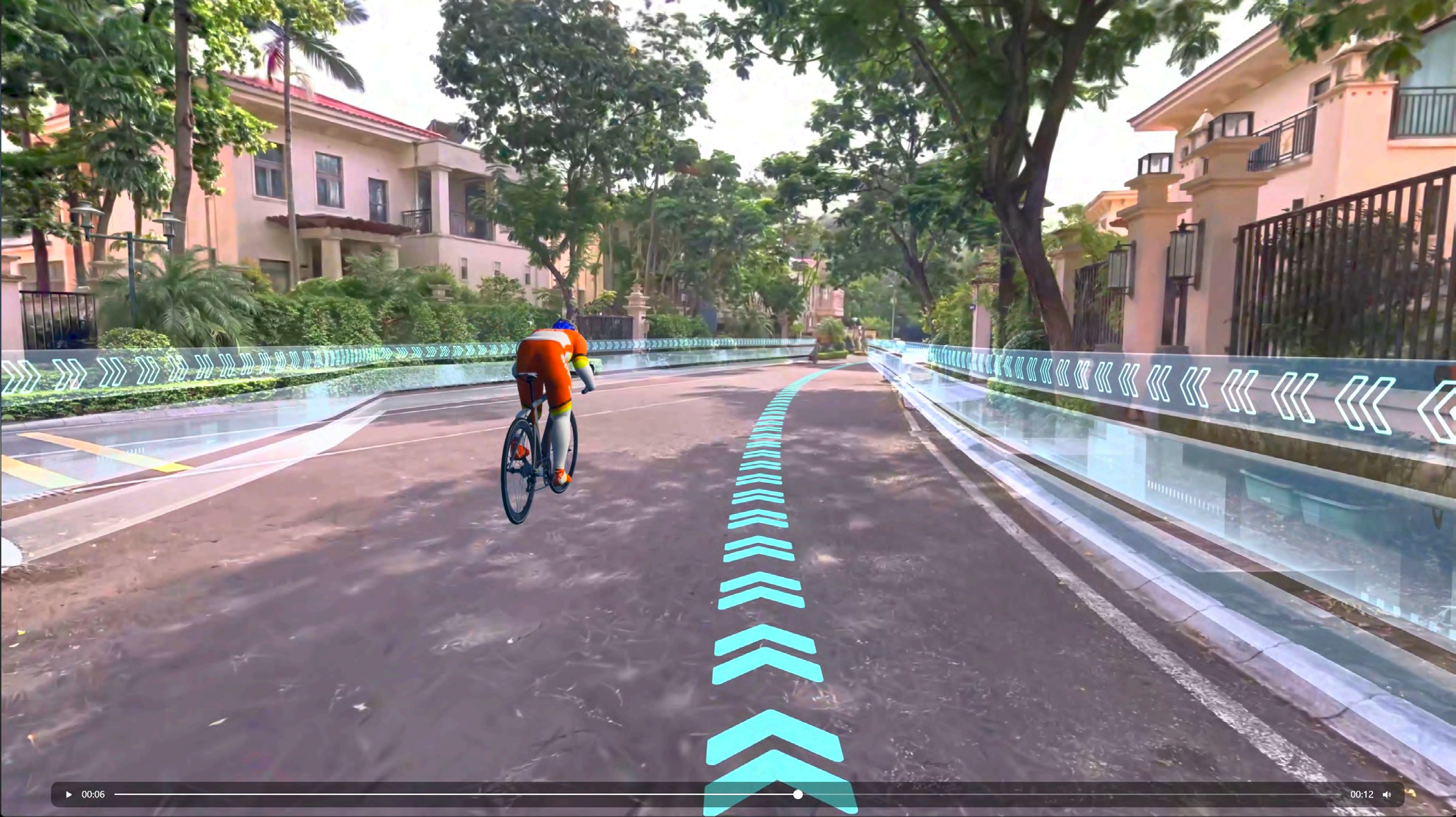Click midway on the seek bar to jump
Image resolution: width=1456 pixels, height=817 pixels.
click(x=727, y=794)
